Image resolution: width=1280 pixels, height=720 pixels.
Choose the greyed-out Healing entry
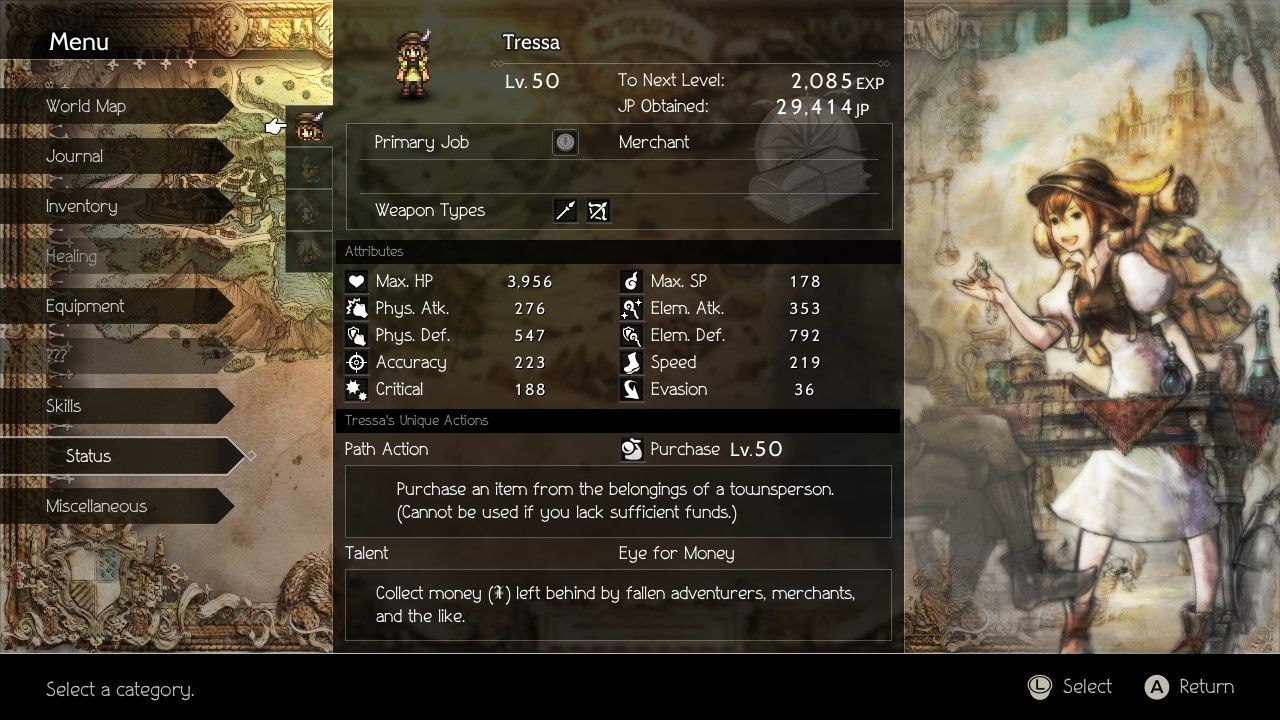point(71,256)
